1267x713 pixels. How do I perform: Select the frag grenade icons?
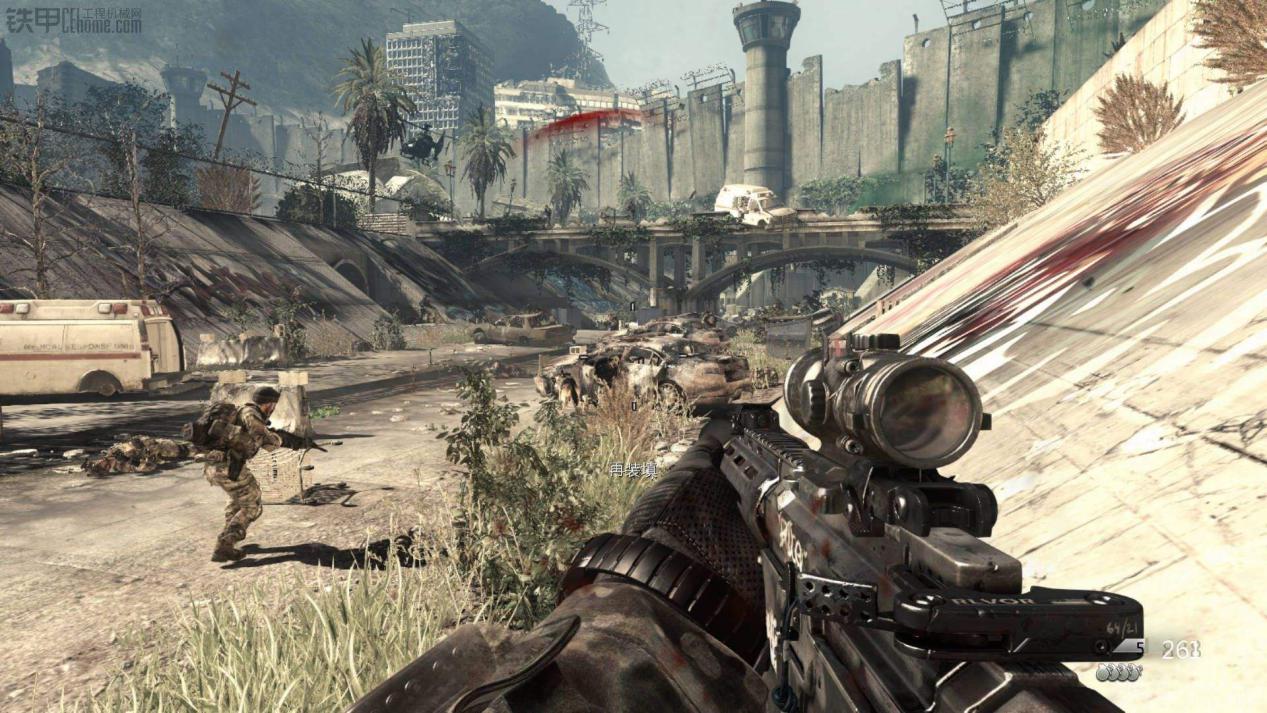[x=1118, y=674]
